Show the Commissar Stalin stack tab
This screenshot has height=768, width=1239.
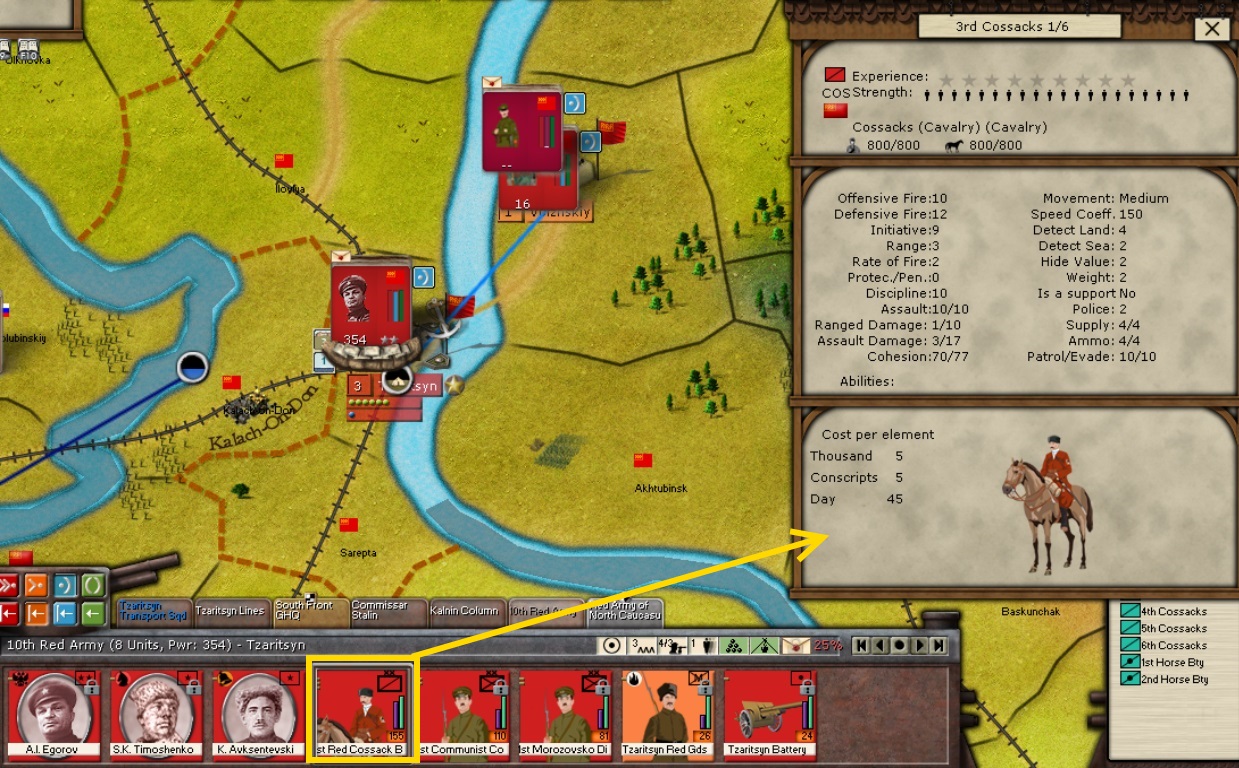[x=387, y=611]
